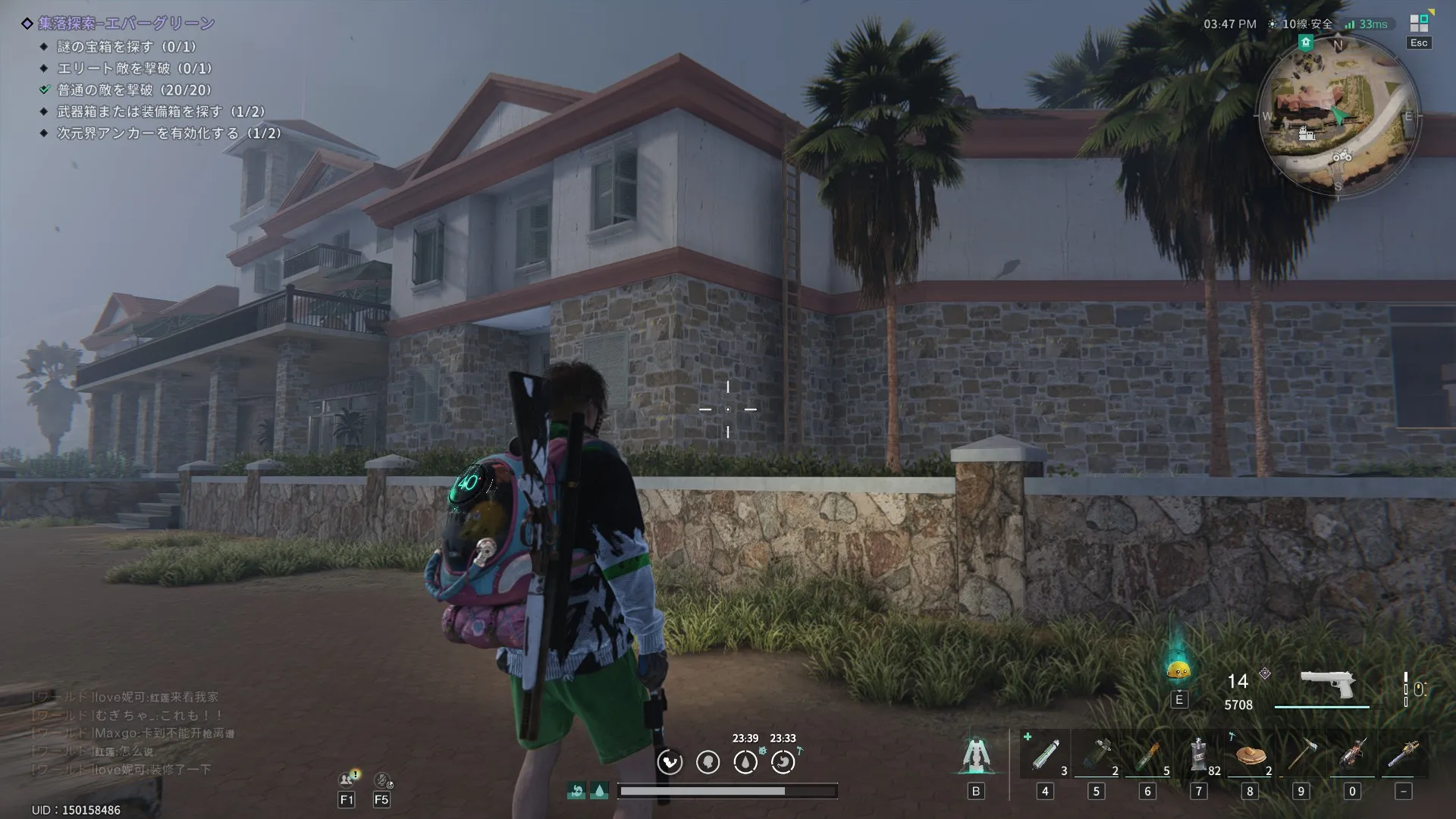
Task: Equip the pickaxe tool slot
Action: point(1301,755)
